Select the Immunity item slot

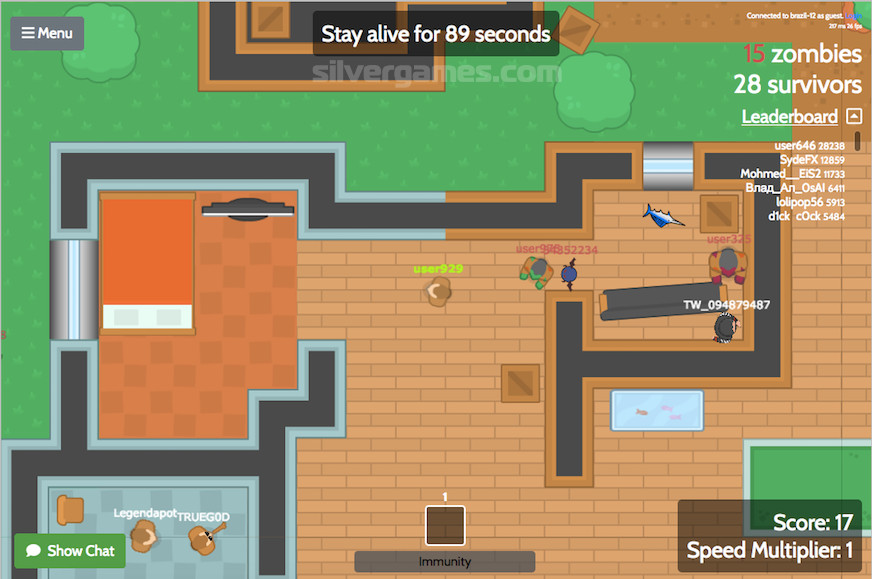[x=445, y=525]
